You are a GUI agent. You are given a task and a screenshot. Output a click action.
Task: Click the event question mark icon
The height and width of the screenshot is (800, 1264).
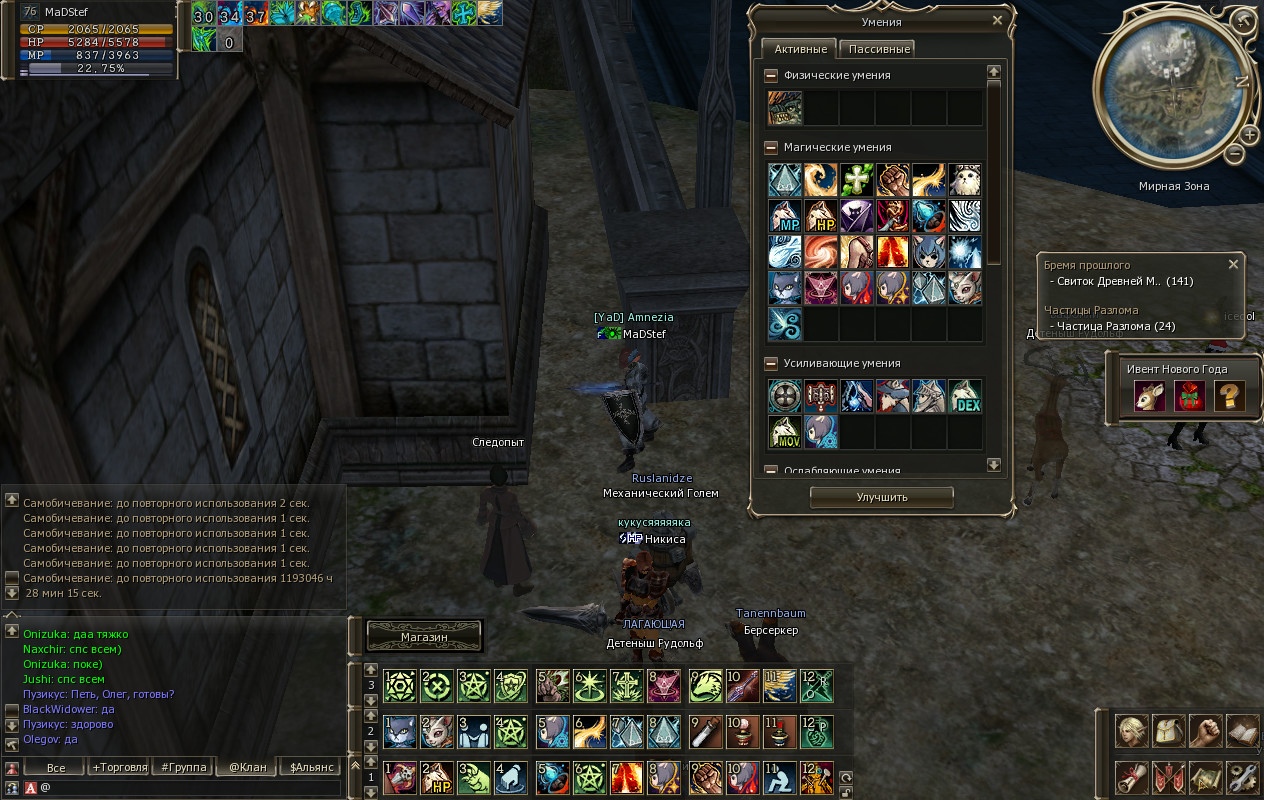tap(1229, 396)
